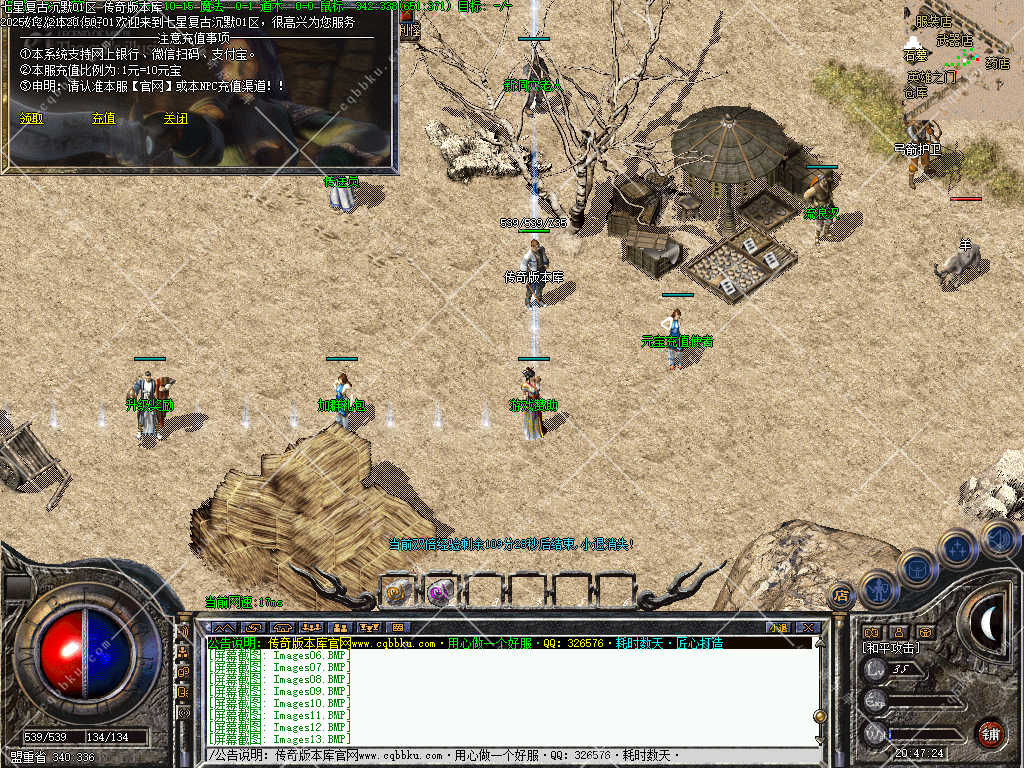The width and height of the screenshot is (1024, 768).
Task: Close the chat panel with X button
Action: coord(806,627)
